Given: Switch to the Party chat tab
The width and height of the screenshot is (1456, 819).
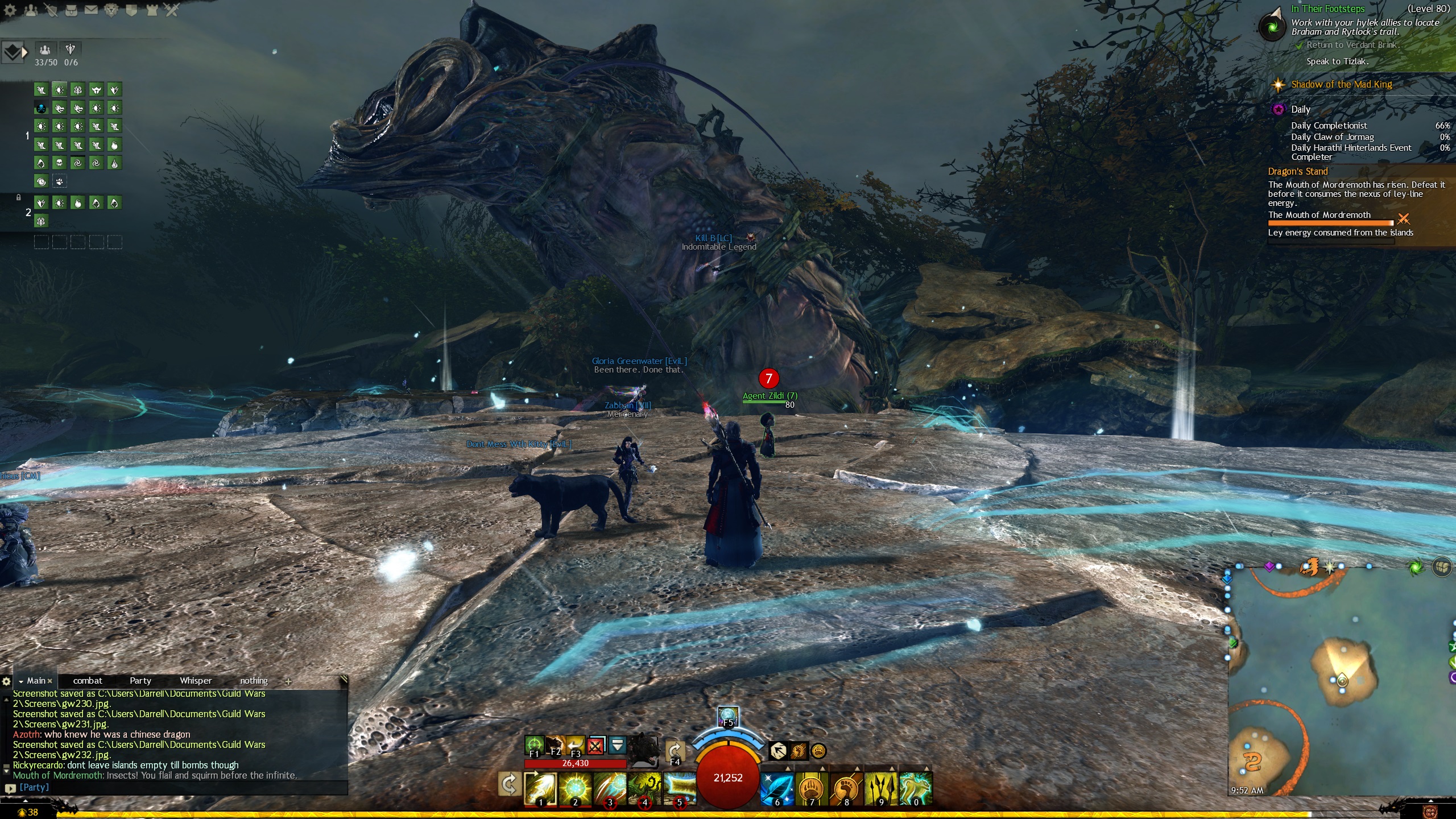Looking at the screenshot, I should tap(140, 681).
